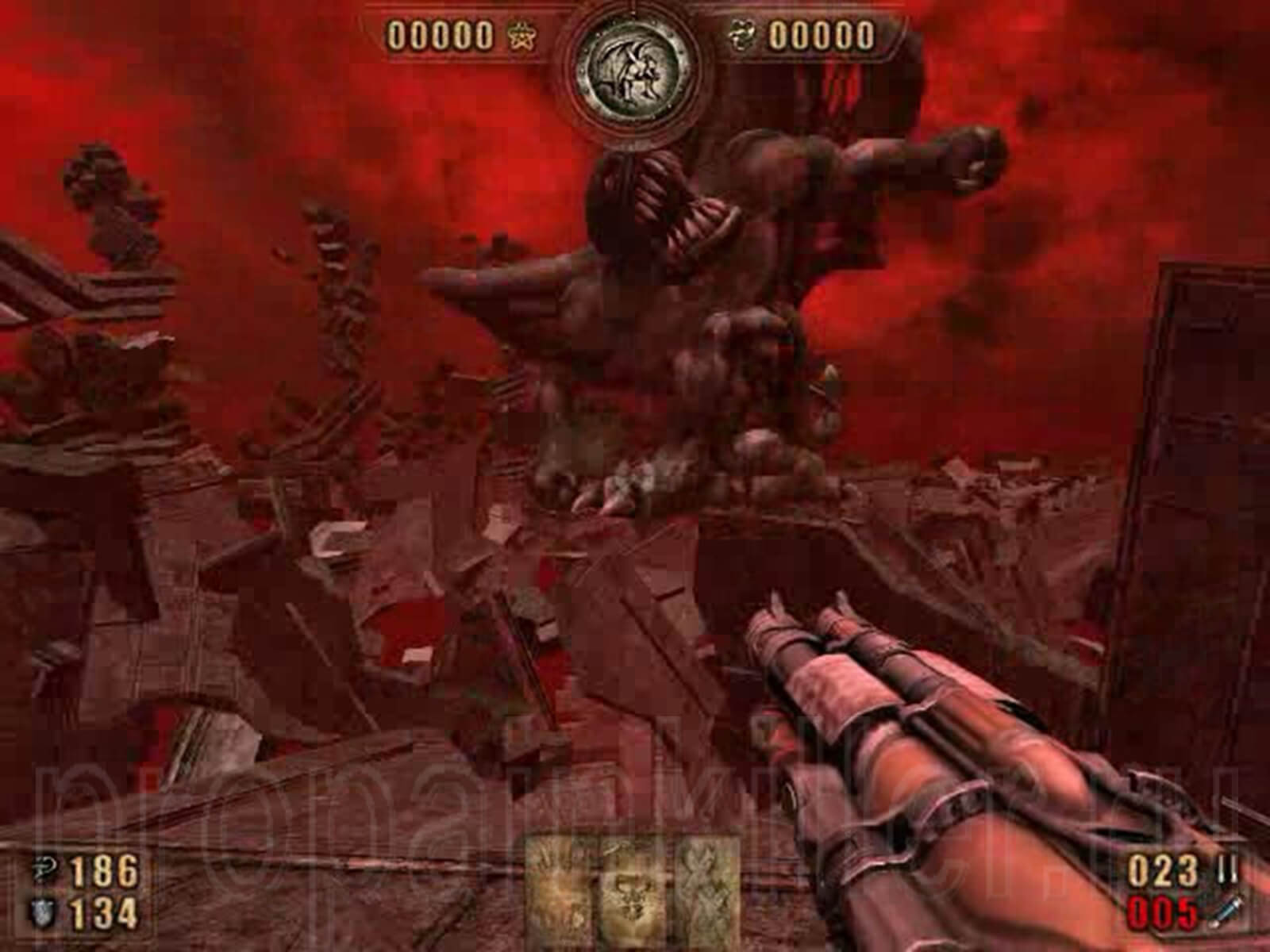
Task: Expand the gold counter on the top right
Action: click(x=822, y=35)
